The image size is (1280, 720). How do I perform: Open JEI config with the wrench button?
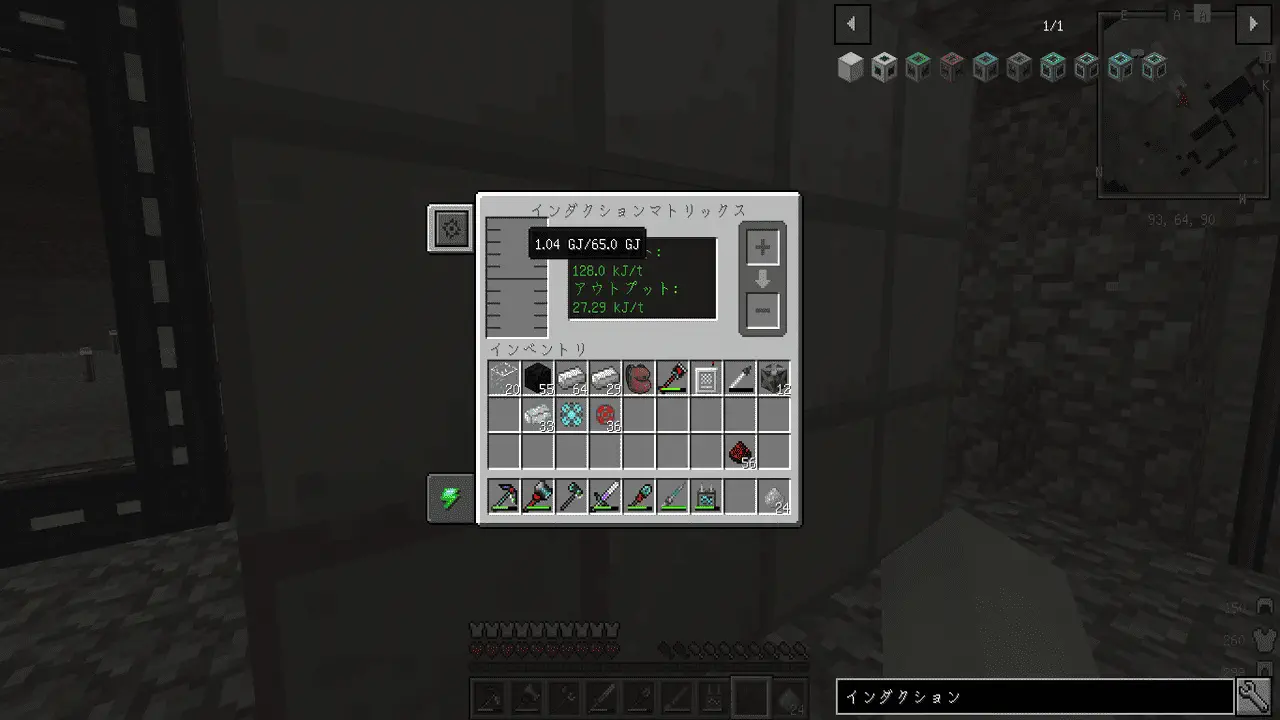coord(1254,697)
